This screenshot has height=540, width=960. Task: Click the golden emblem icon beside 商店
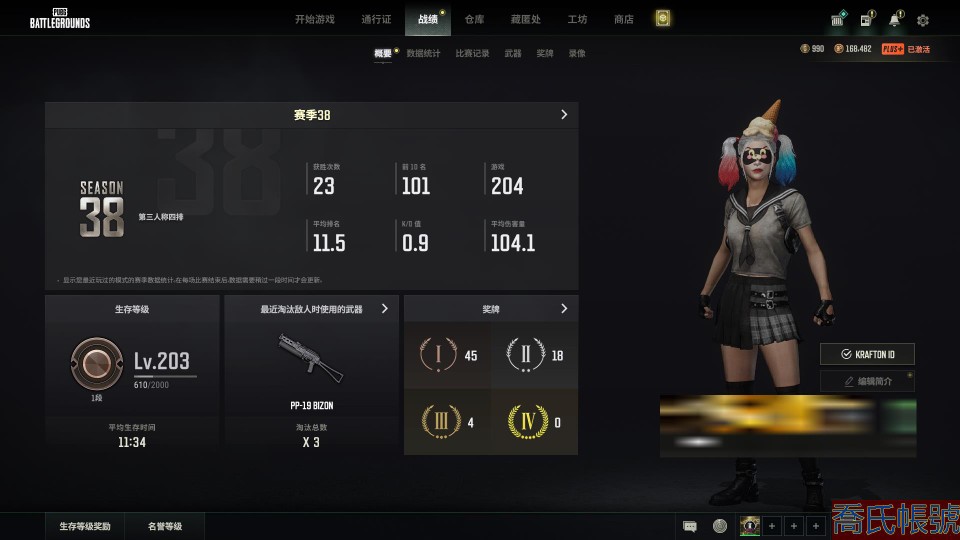click(662, 18)
